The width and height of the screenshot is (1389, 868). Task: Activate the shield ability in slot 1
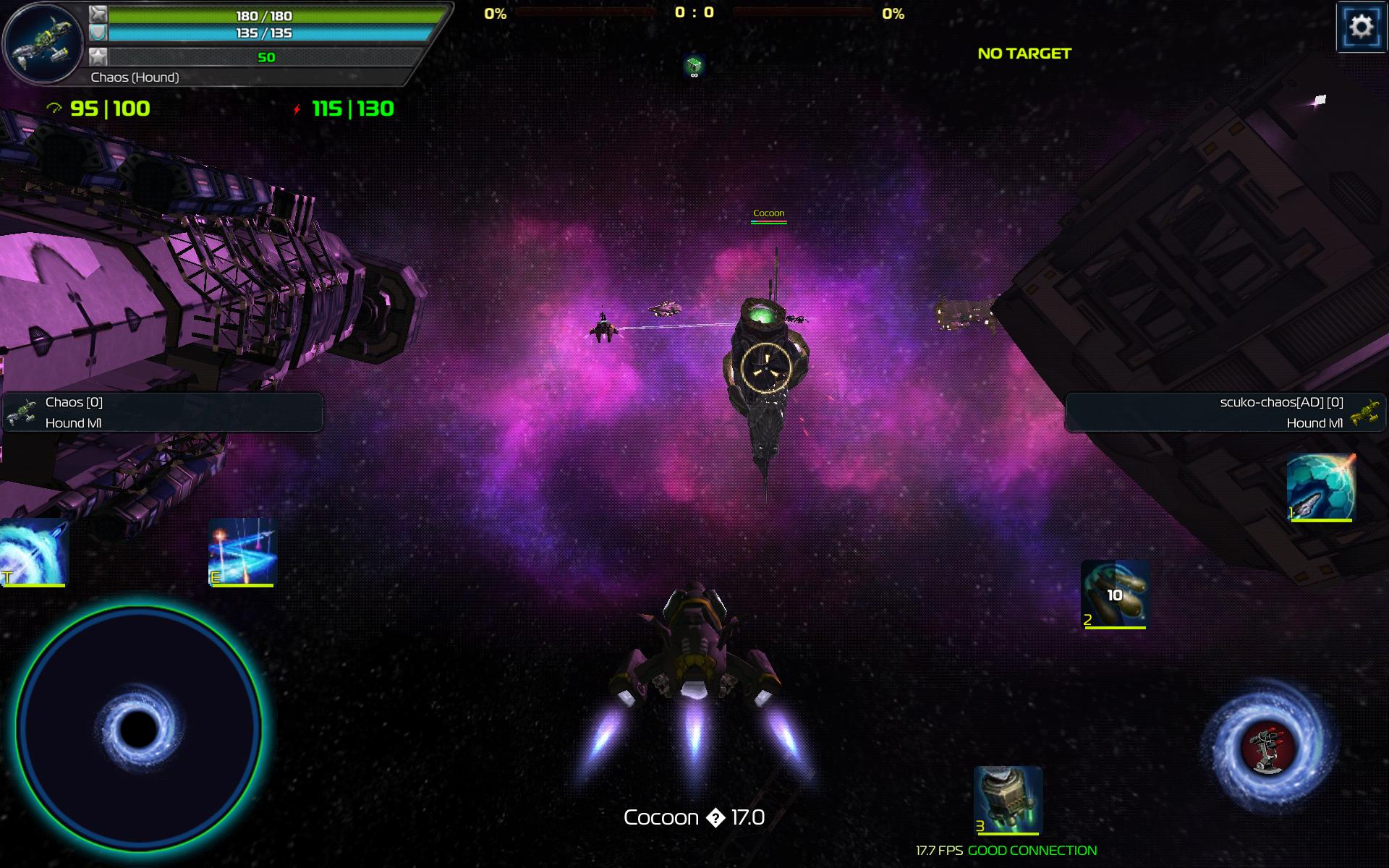1321,486
